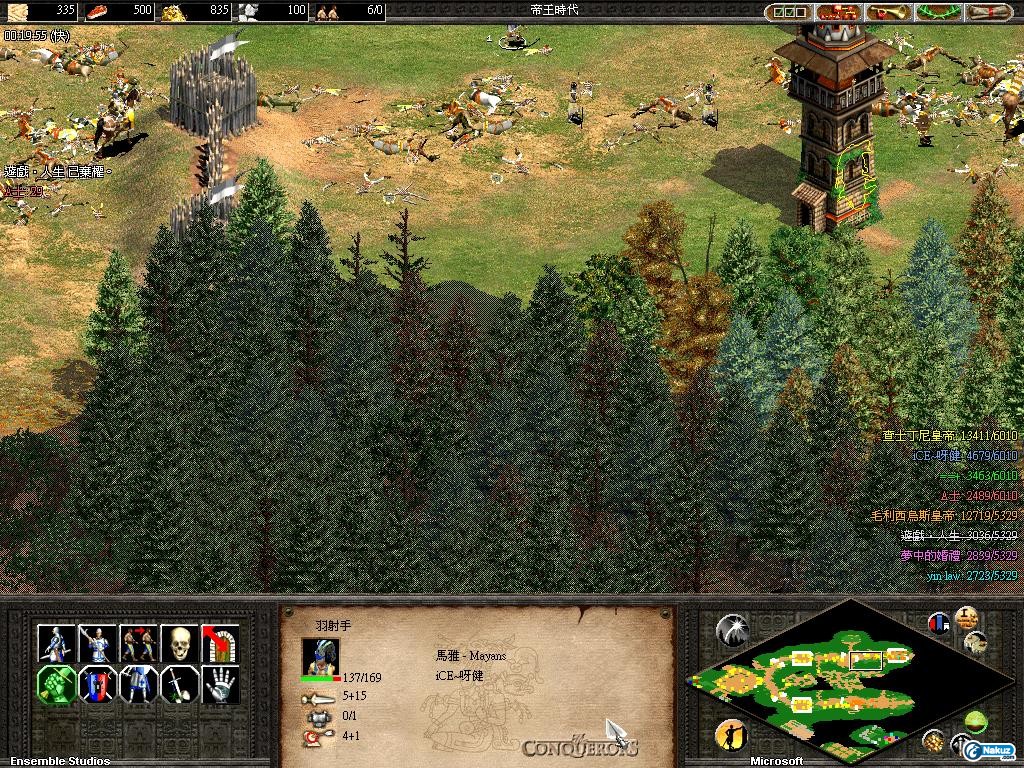Open chat with the horn button

(887, 12)
